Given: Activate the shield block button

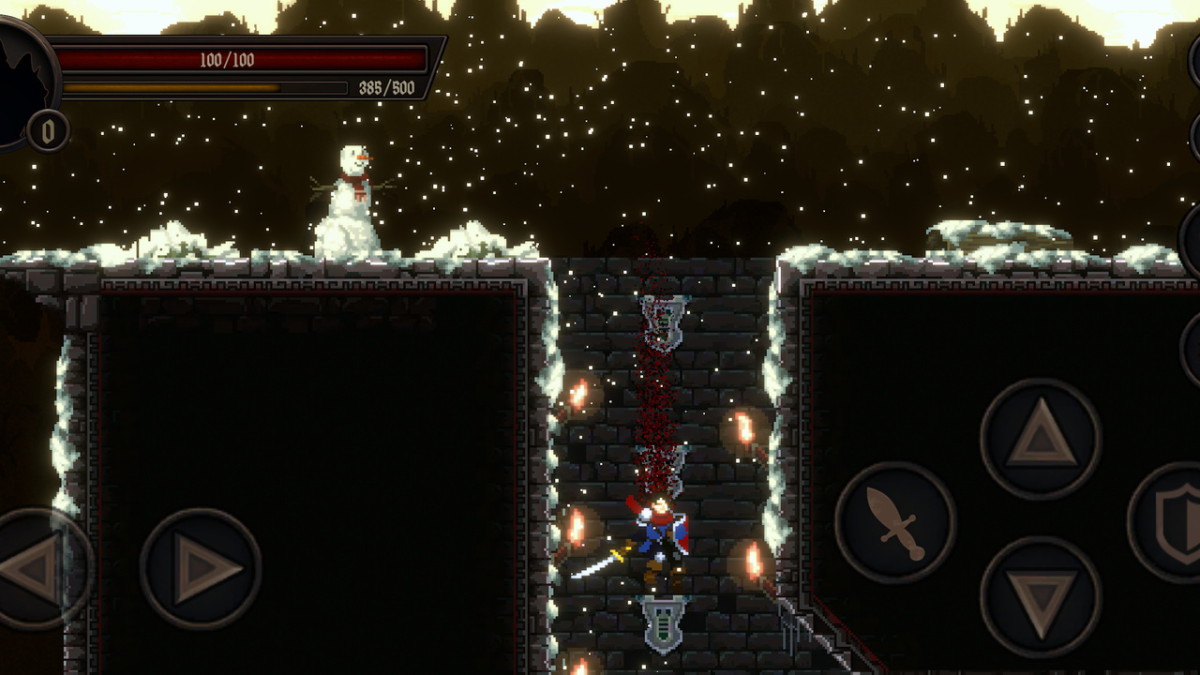Looking at the screenshot, I should pyautogui.click(x=1172, y=521).
